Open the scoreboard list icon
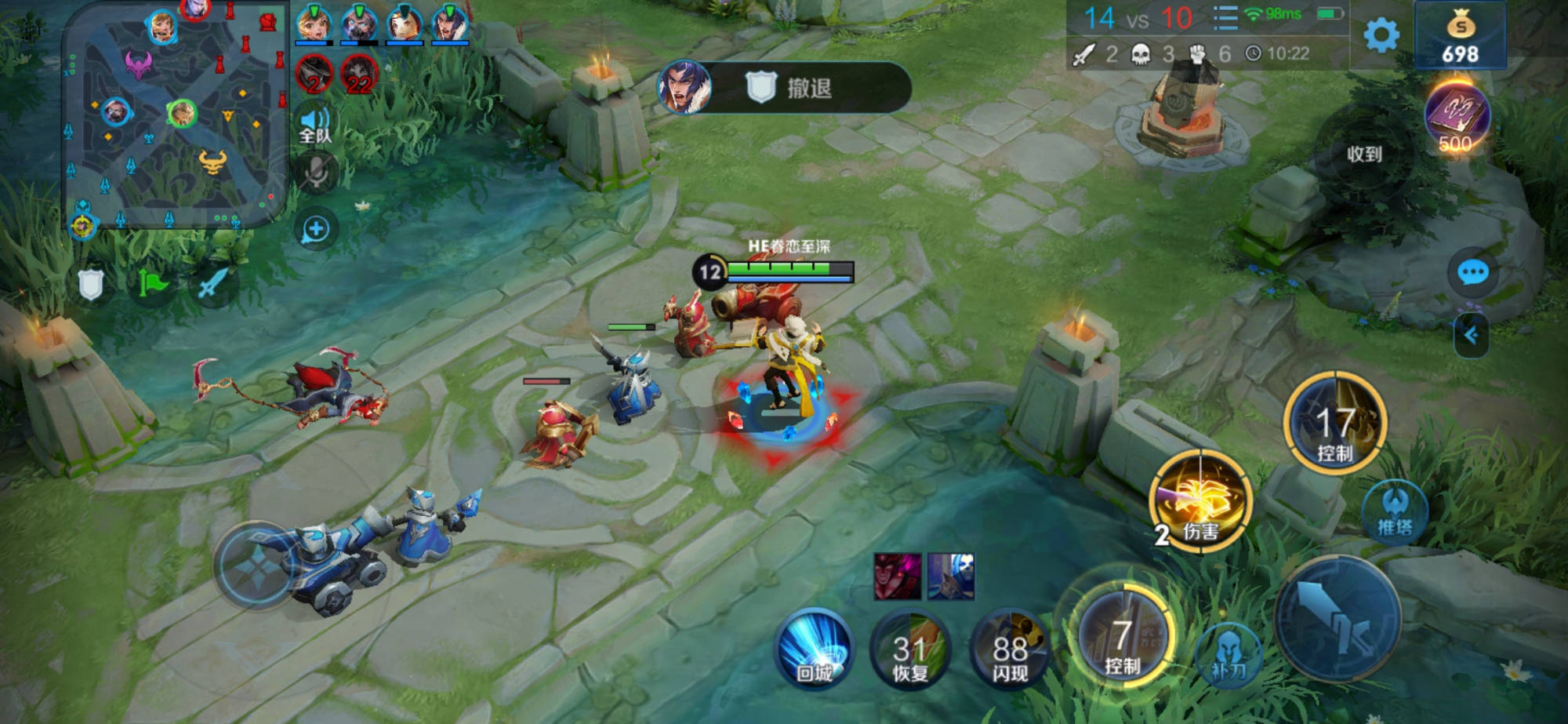The image size is (1568, 724). coord(1225,17)
